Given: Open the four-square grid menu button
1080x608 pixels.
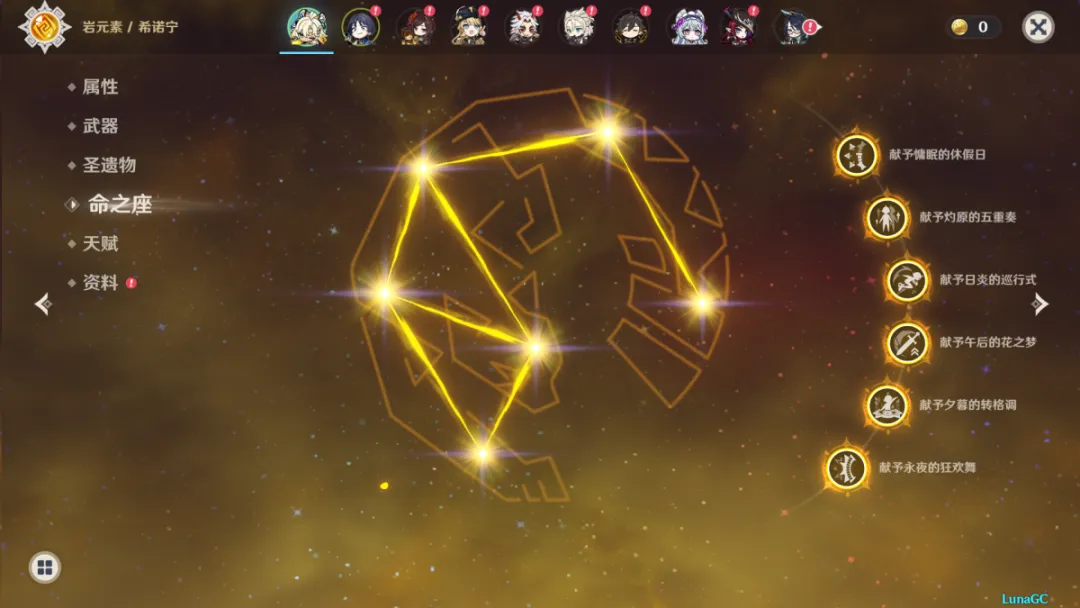Looking at the screenshot, I should click(44, 568).
